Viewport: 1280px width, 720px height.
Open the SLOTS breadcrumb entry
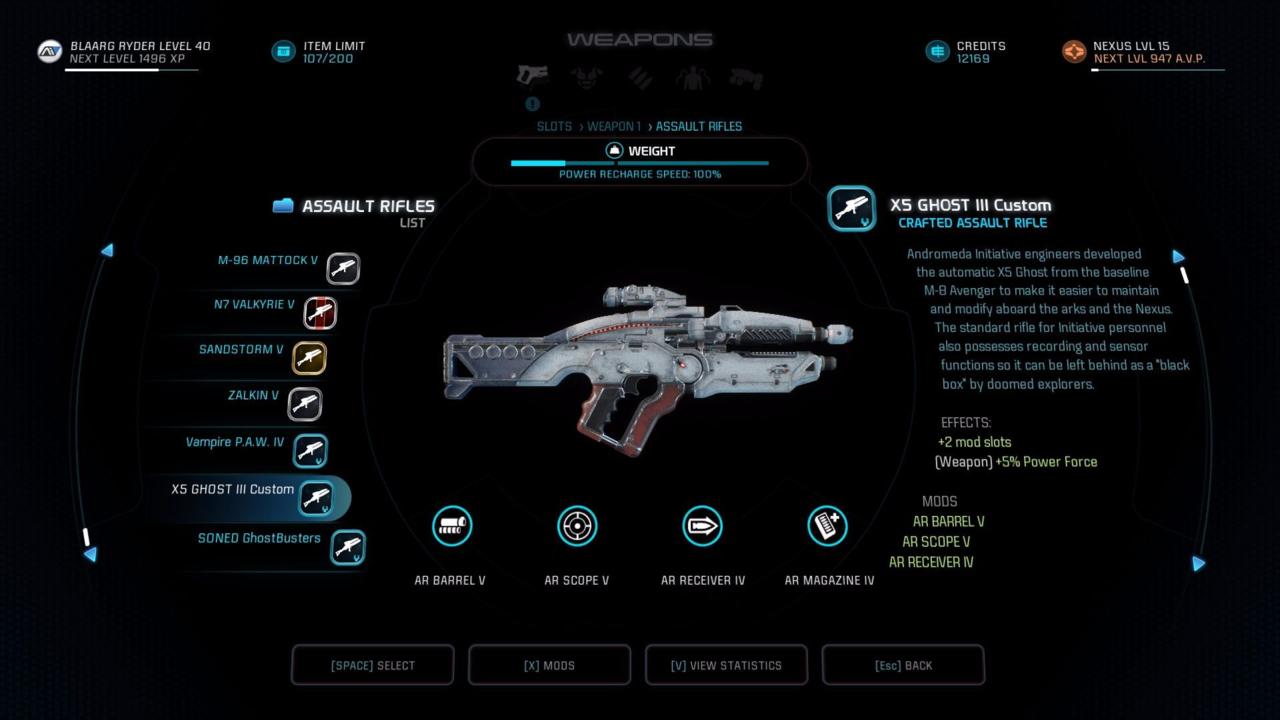click(555, 126)
